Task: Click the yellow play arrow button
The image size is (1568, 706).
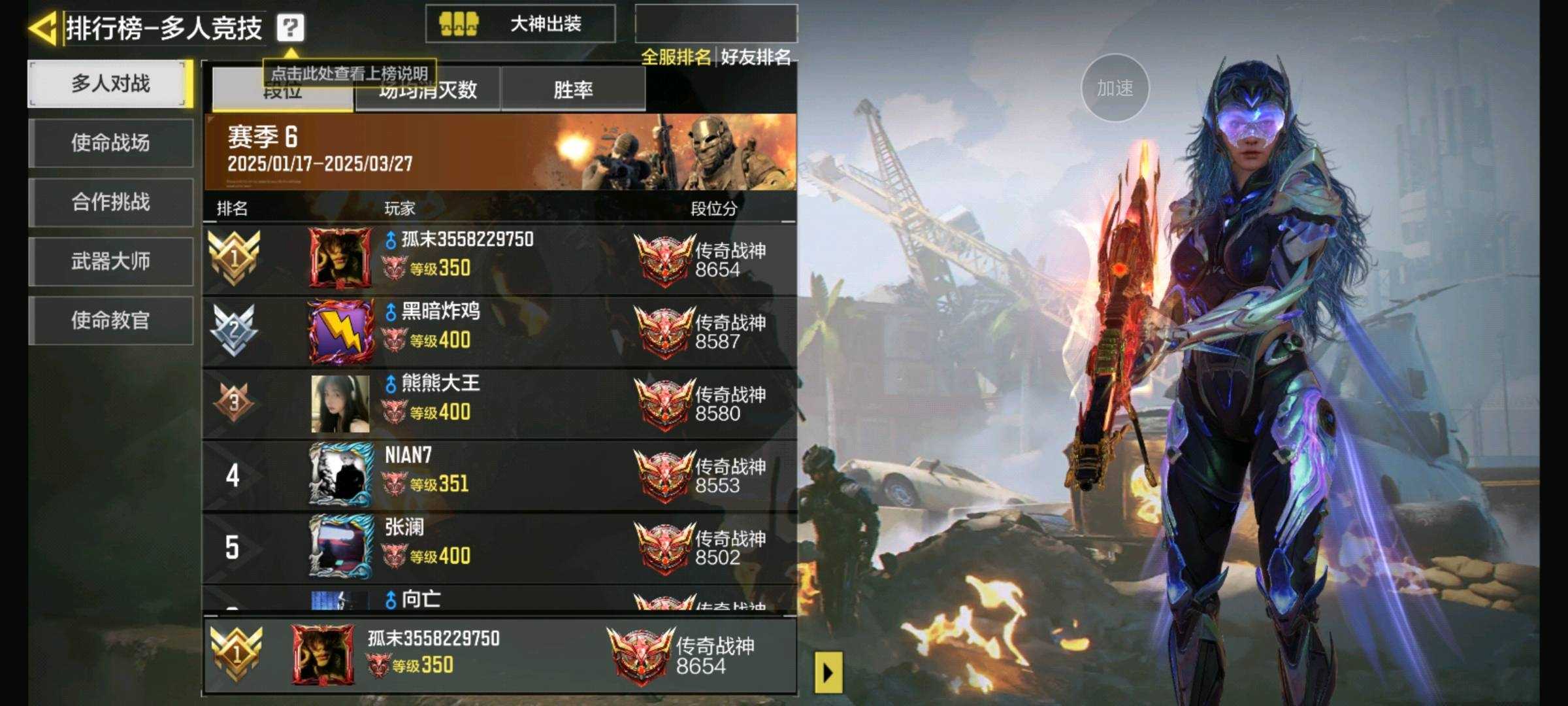Action: (x=828, y=672)
